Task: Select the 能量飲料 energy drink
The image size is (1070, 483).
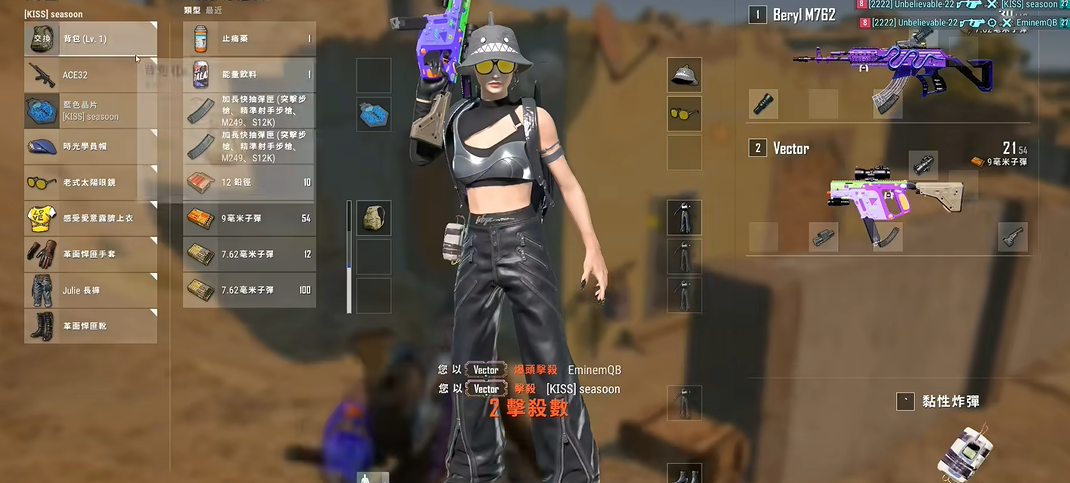Action: [249, 74]
